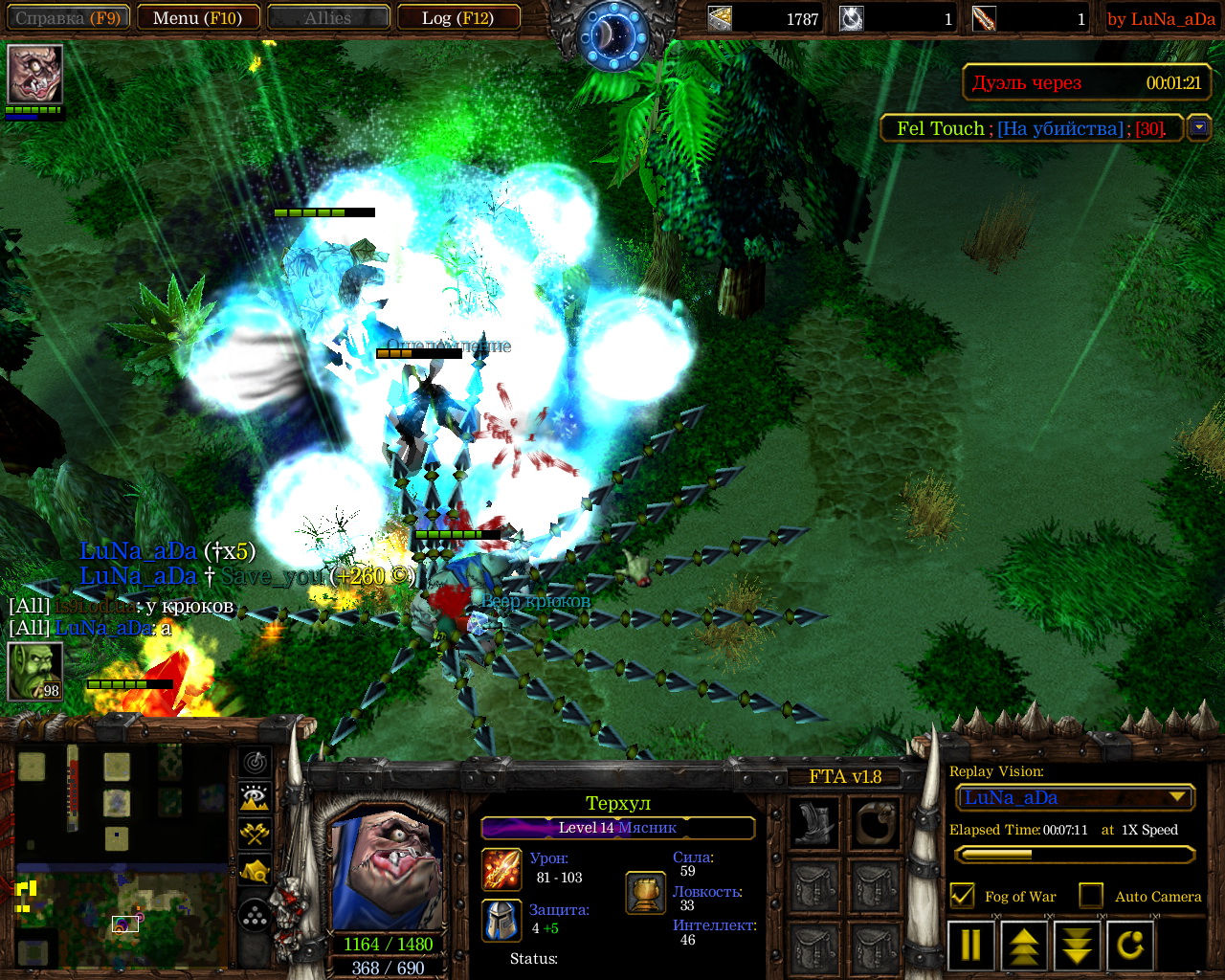Open the Menu (F10) button
This screenshot has height=980, width=1225.
(x=197, y=18)
